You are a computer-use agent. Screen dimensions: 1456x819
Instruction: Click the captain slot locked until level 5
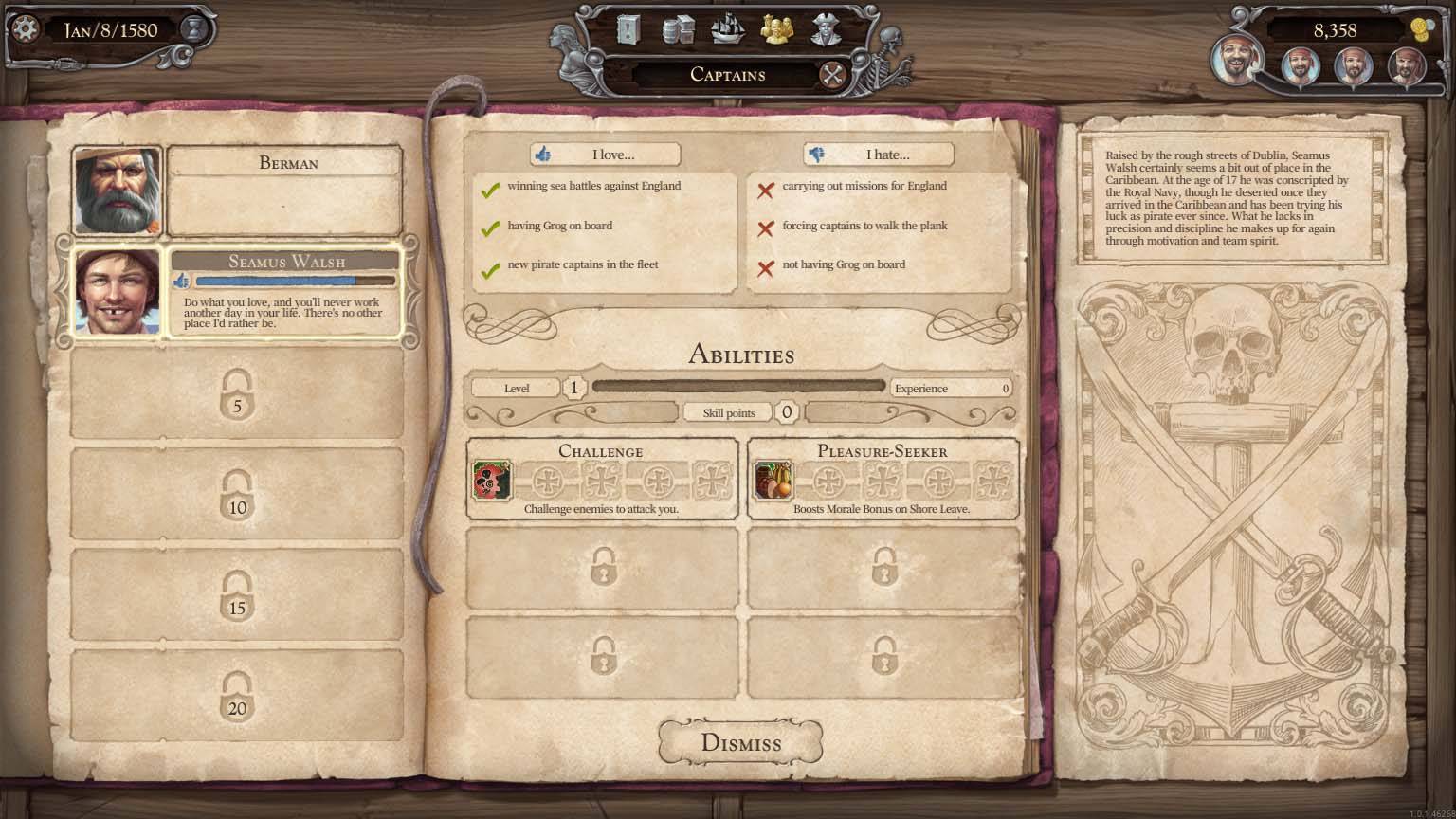pos(237,393)
